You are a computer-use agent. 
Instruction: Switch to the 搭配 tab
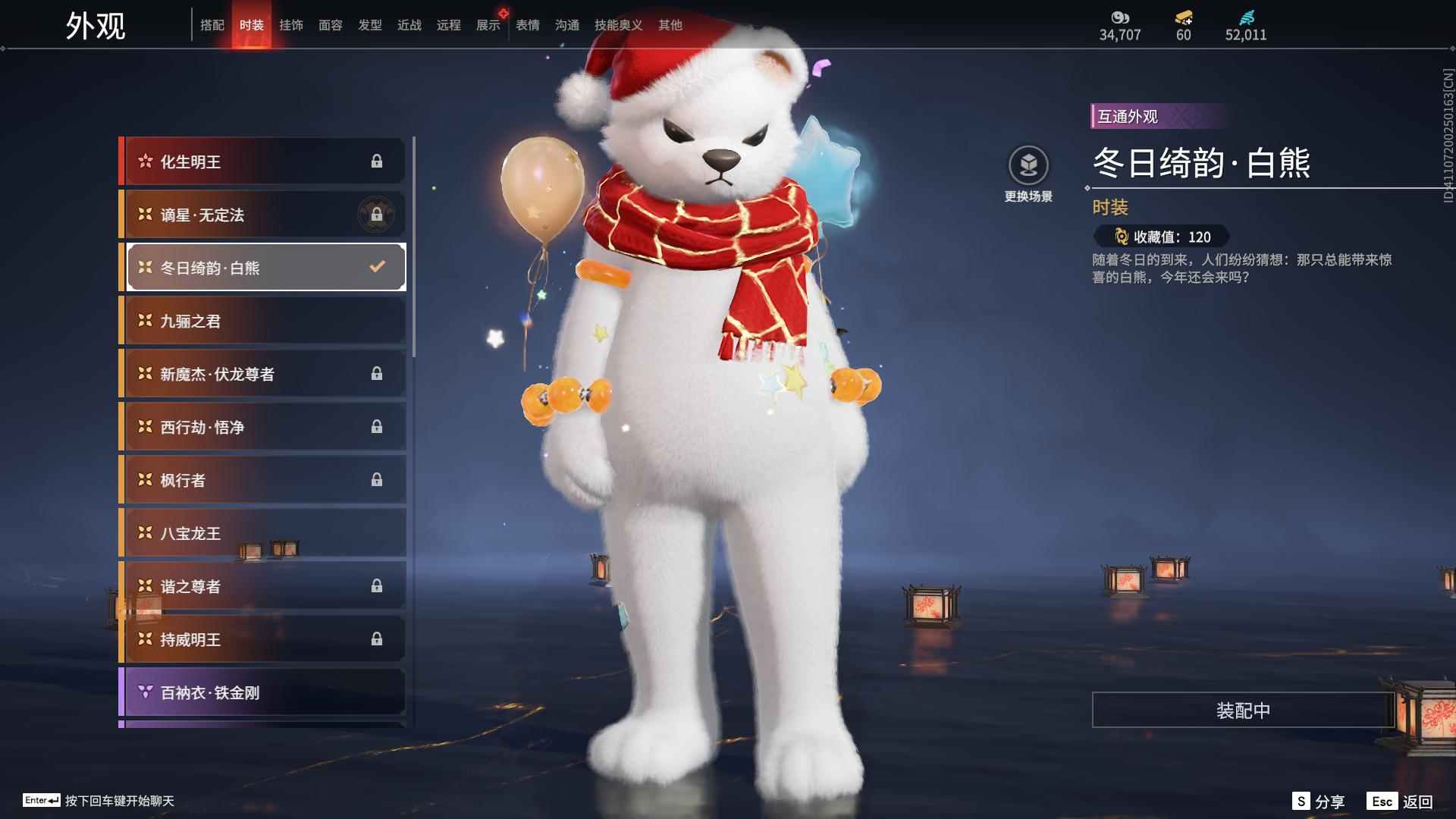click(212, 25)
